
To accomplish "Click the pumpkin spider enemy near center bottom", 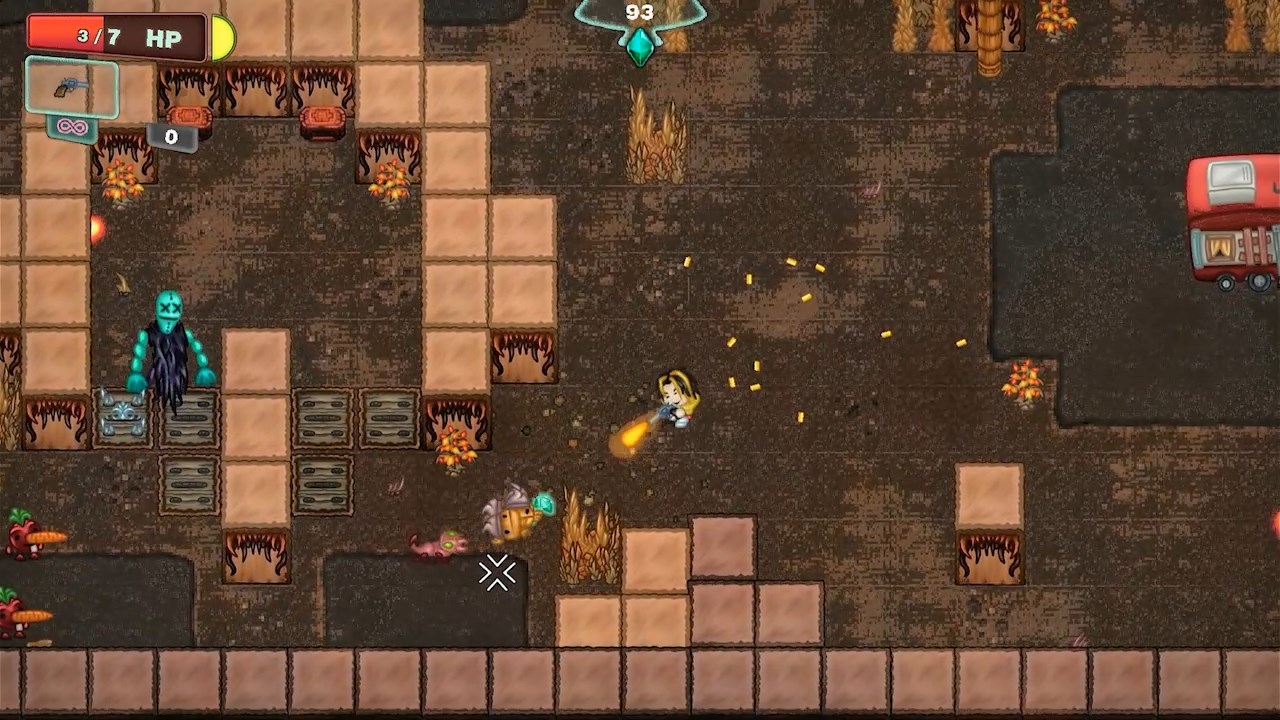I will pos(518,512).
